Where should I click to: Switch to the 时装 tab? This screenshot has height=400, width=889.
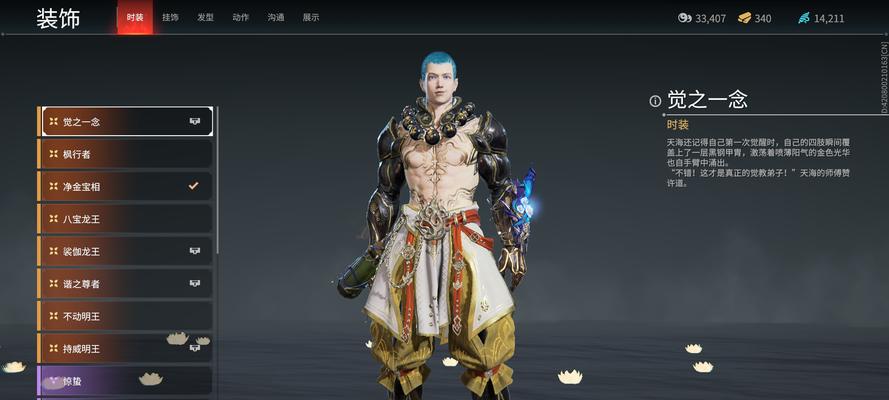[x=135, y=18]
